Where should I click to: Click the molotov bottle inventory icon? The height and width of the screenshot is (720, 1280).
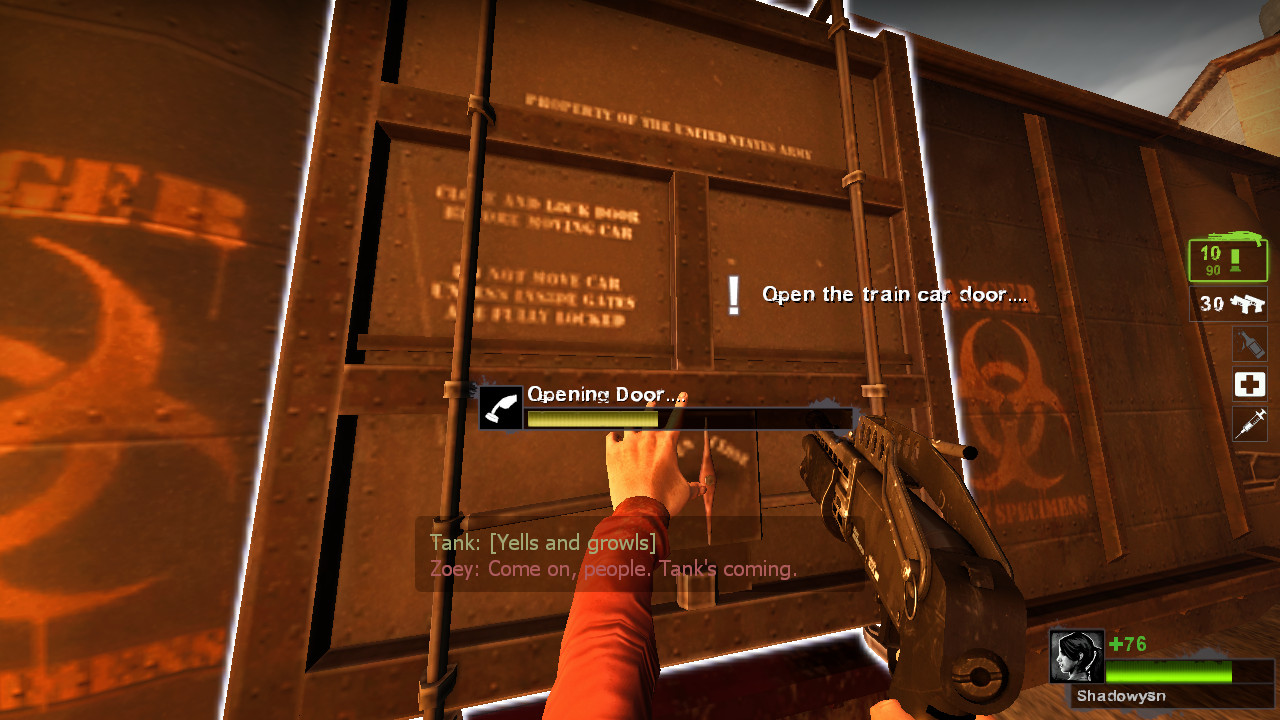coord(1250,344)
